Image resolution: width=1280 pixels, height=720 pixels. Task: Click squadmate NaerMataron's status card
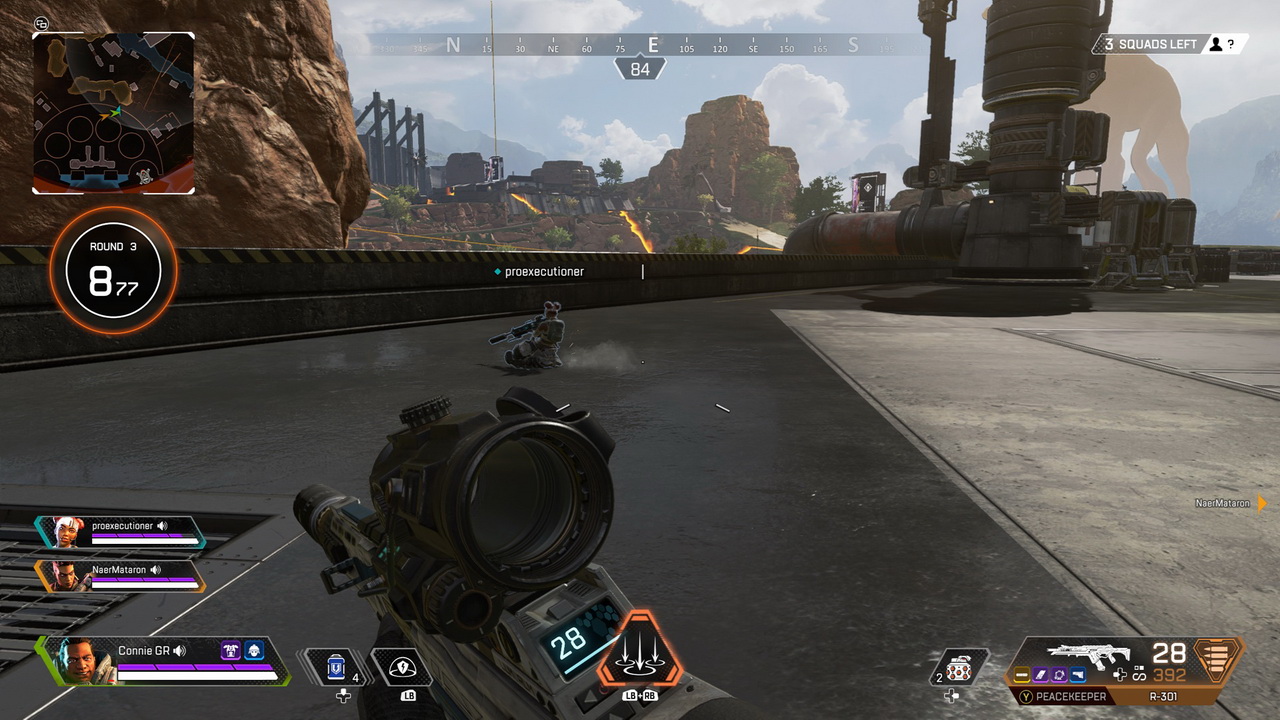120,575
